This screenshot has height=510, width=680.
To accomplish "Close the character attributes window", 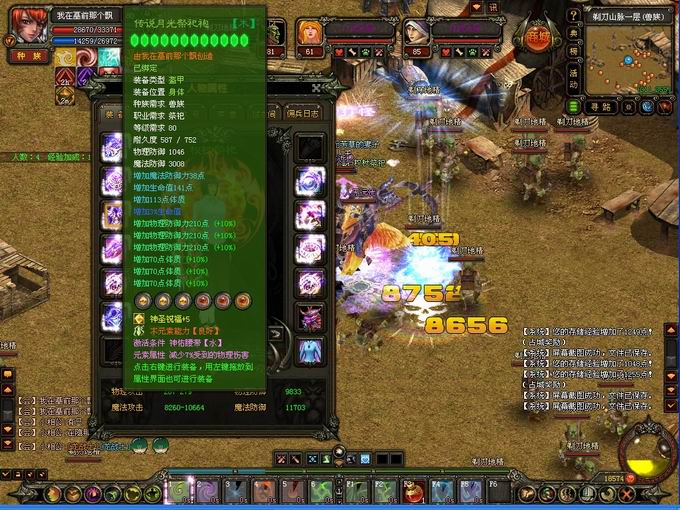I will pos(317,89).
